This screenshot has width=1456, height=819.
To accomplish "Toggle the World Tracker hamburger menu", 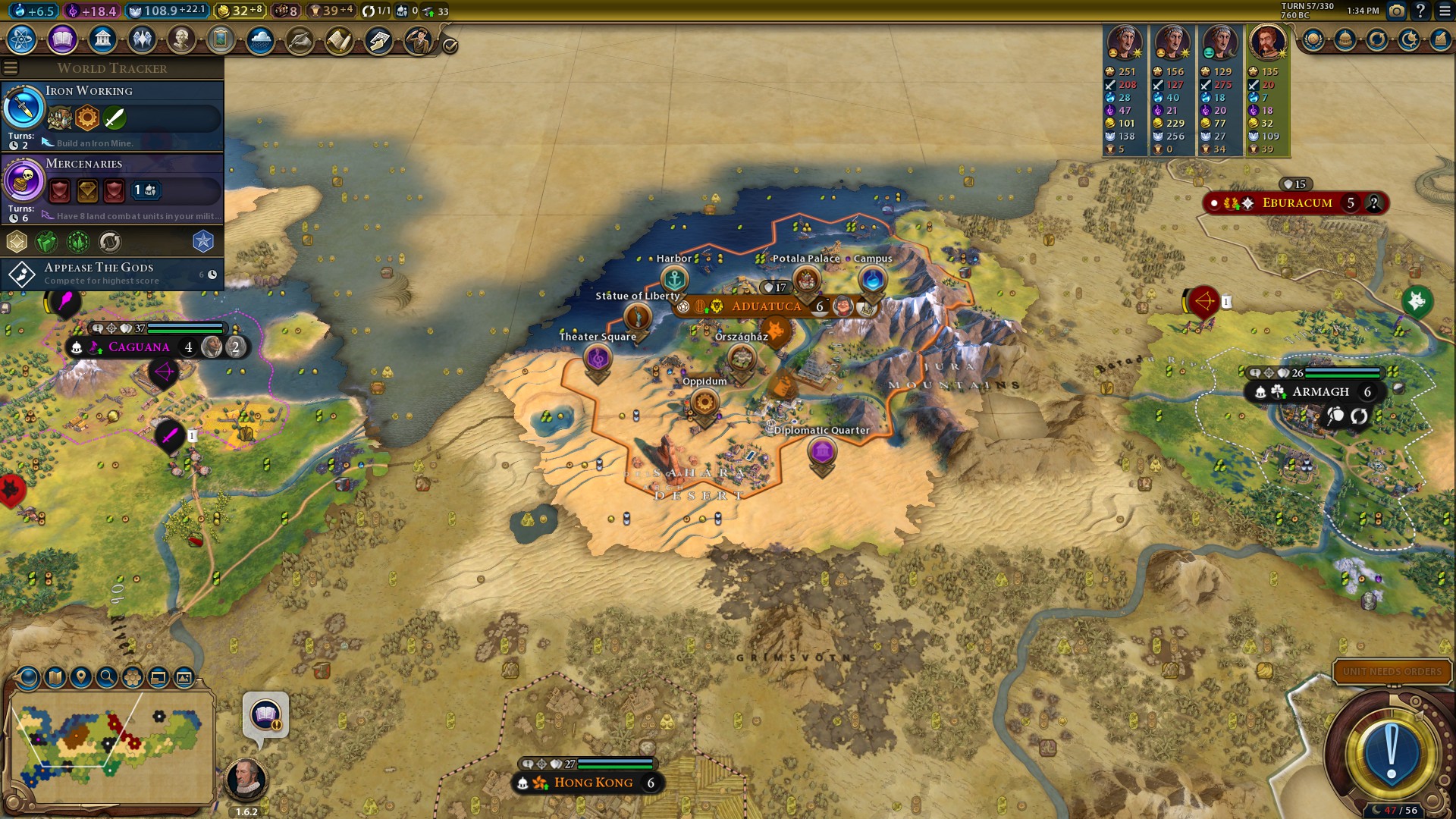I will [11, 68].
